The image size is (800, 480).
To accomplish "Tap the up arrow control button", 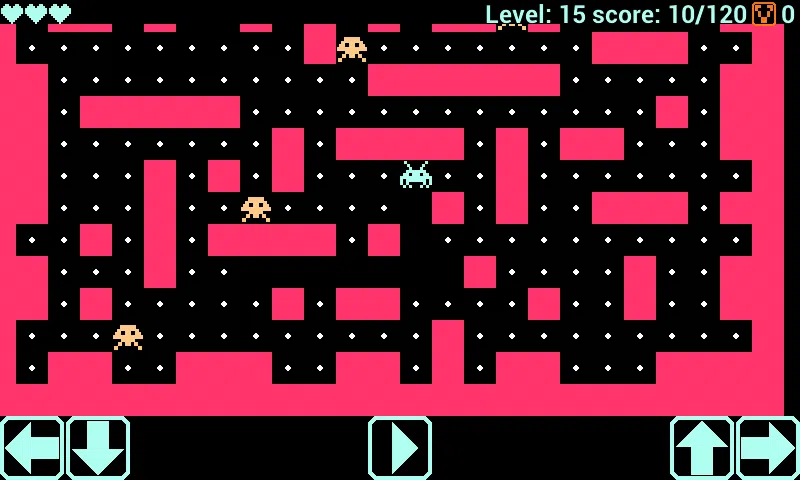I will pyautogui.click(x=702, y=448).
